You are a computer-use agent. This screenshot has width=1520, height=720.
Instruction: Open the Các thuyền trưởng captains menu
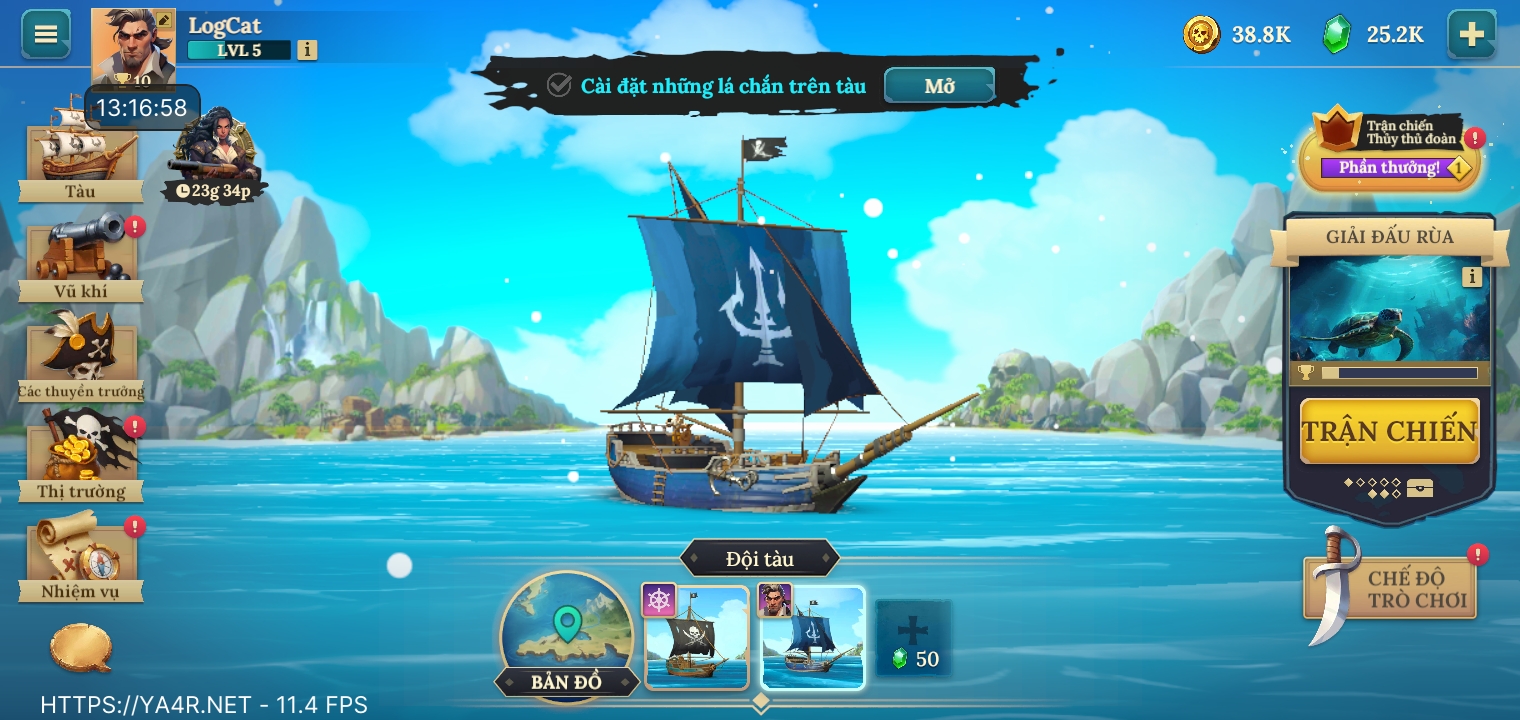(81, 355)
